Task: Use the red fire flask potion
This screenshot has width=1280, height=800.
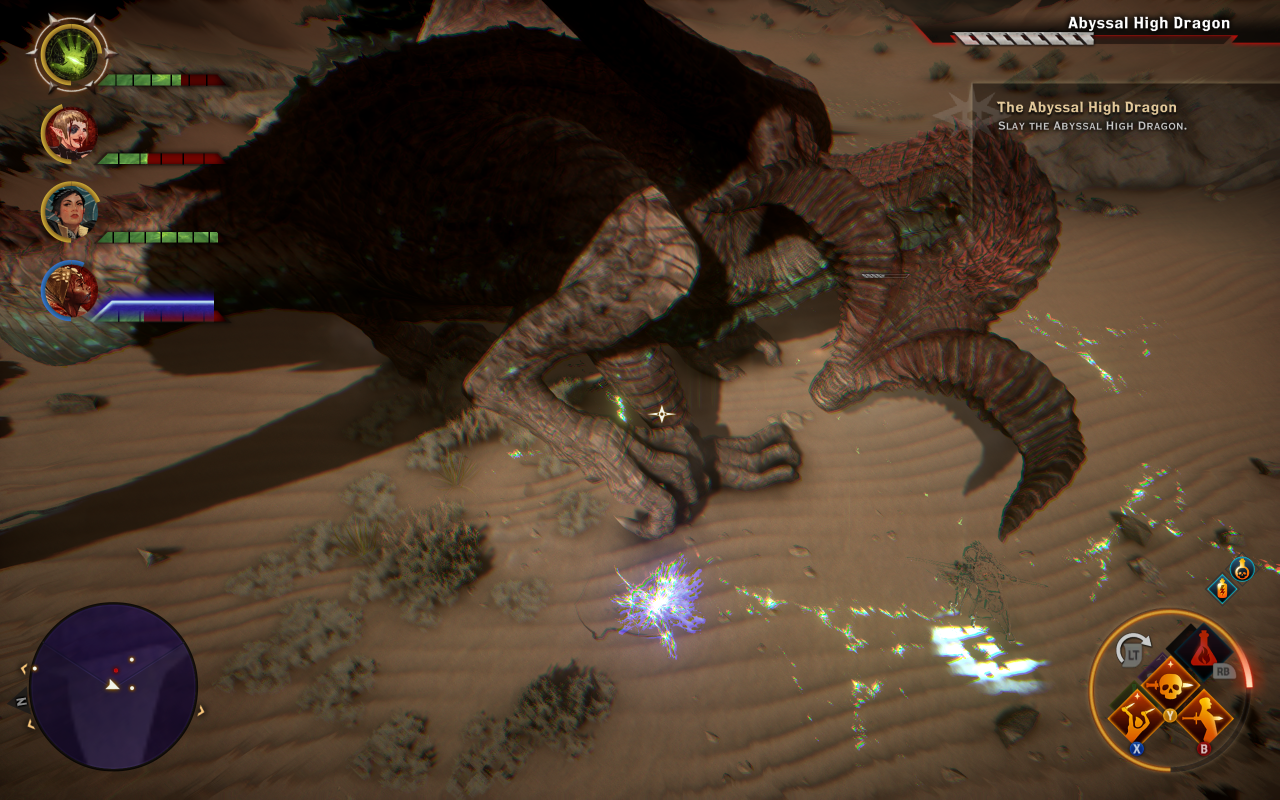Action: pyautogui.click(x=1203, y=651)
